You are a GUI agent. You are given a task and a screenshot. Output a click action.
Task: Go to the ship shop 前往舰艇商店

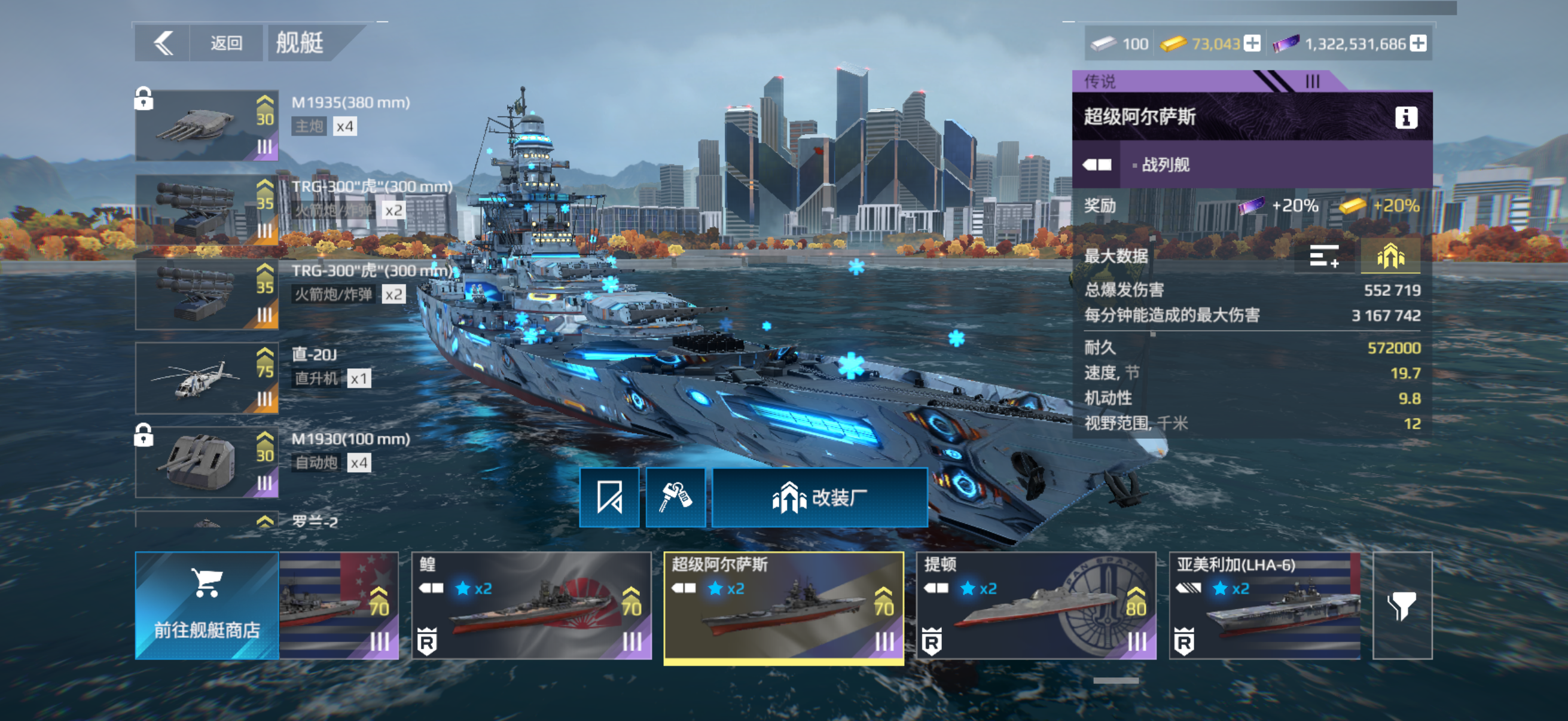coord(207,606)
